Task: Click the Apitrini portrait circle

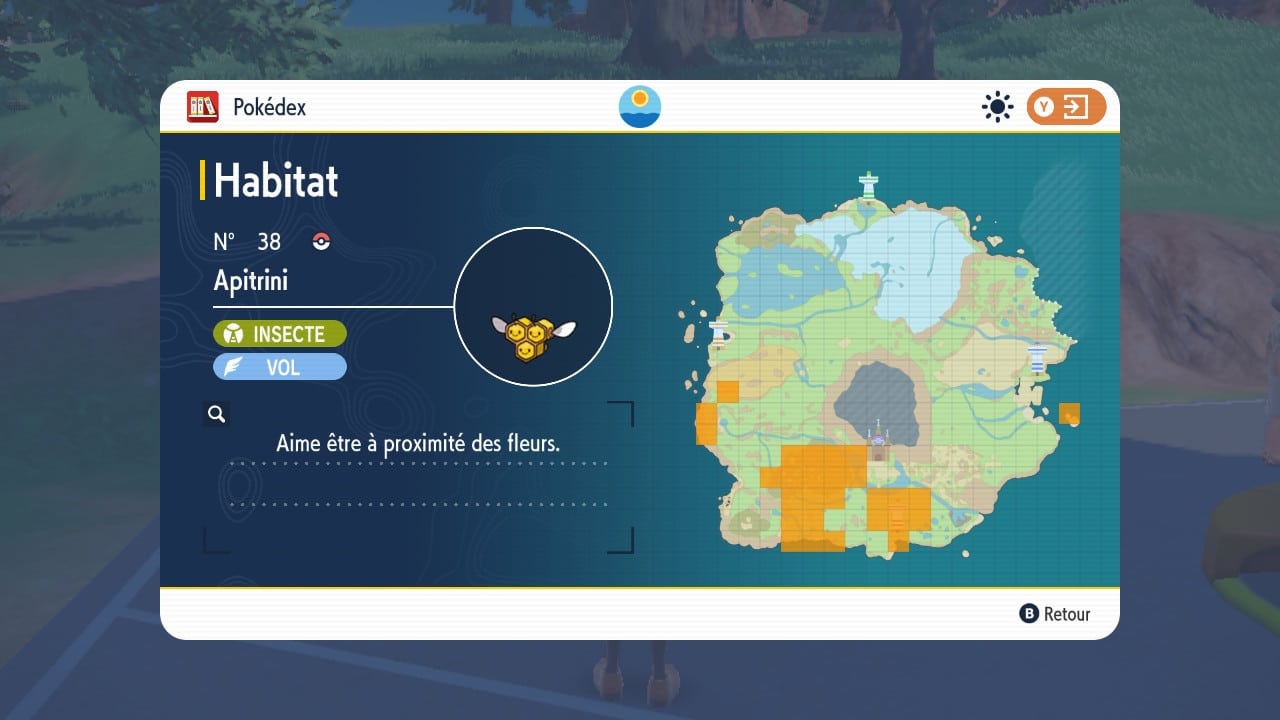Action: (x=533, y=306)
